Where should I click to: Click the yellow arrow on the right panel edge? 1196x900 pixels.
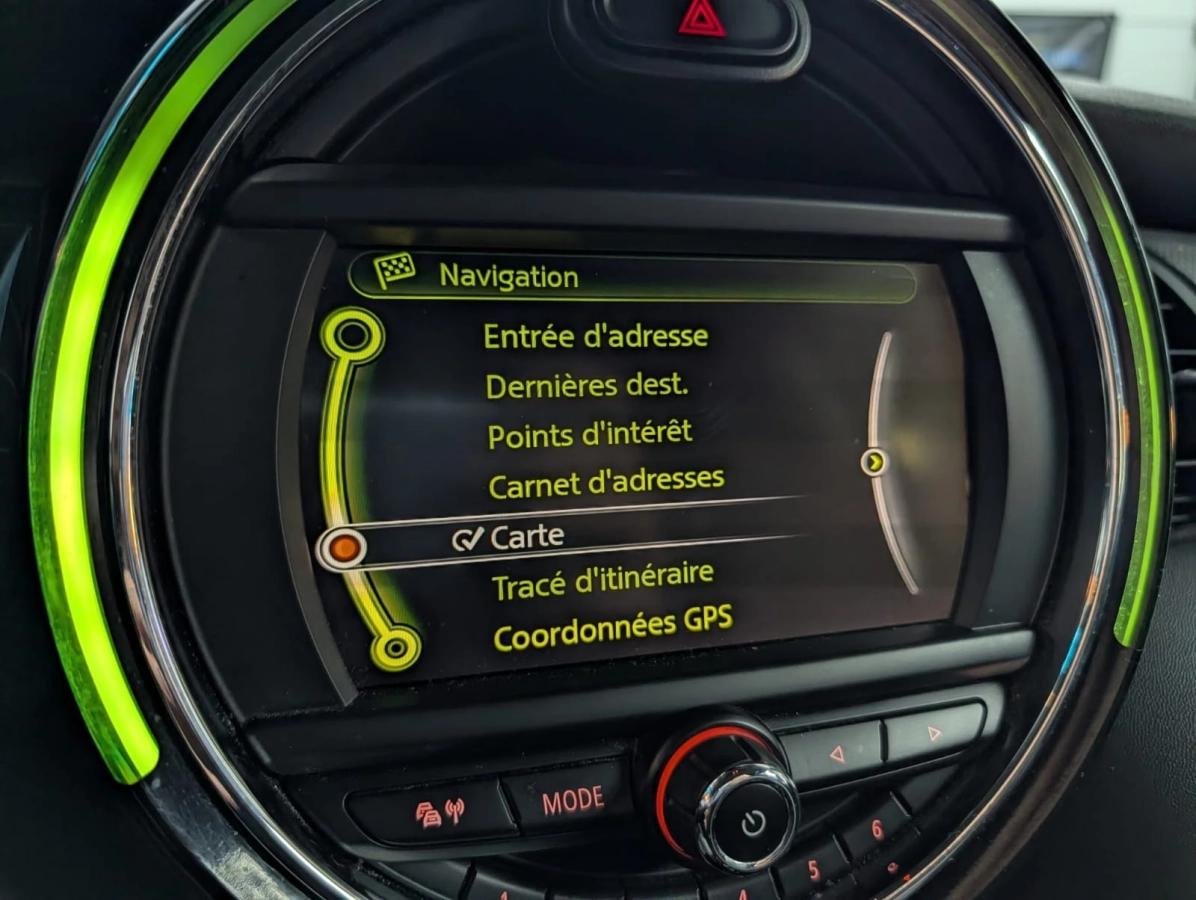875,461
